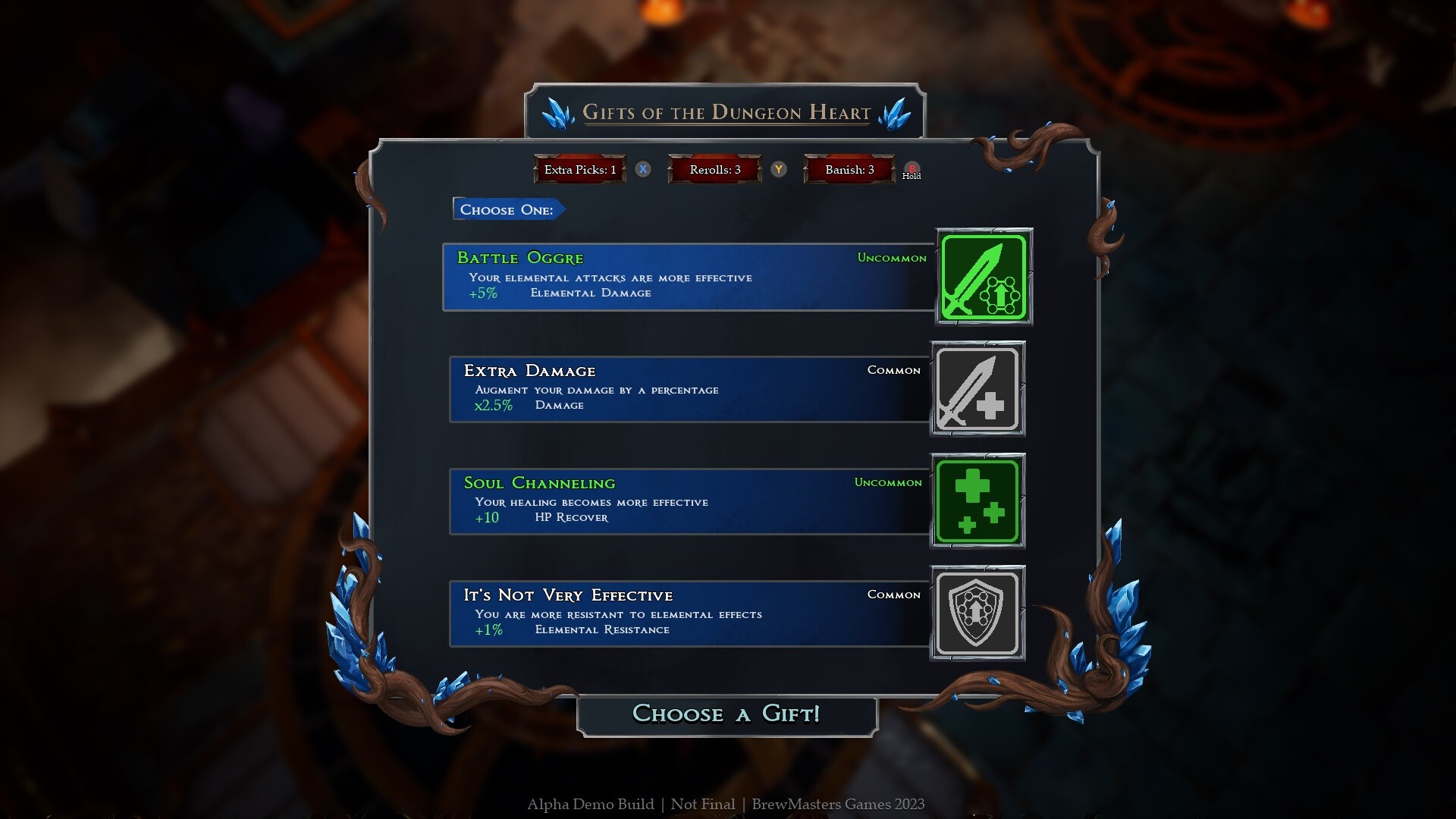Activate the Extra Picks: 1 option
The image size is (1456, 819).
579,170
